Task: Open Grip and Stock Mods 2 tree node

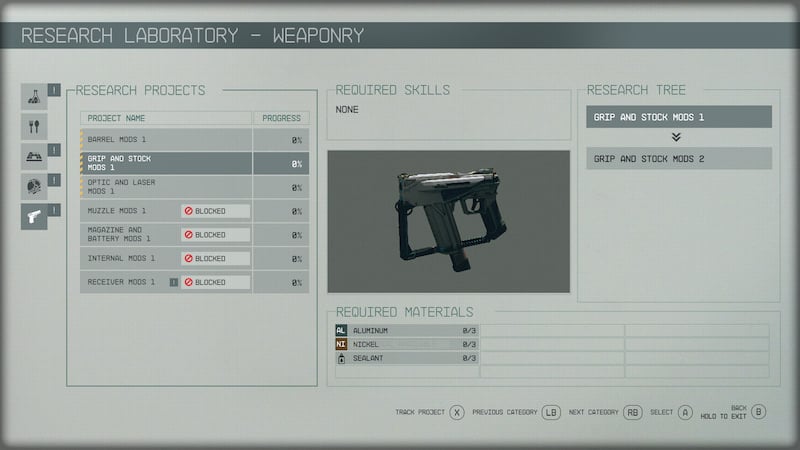Action: pos(679,158)
